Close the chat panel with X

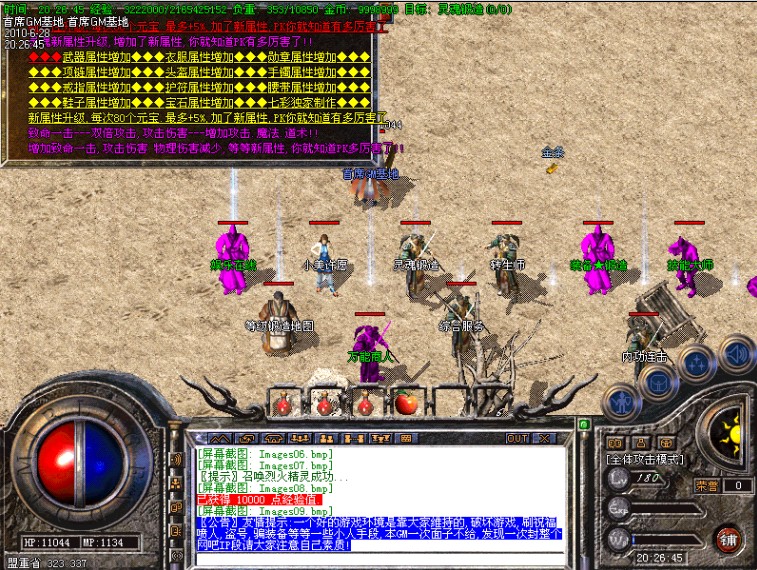[544, 438]
